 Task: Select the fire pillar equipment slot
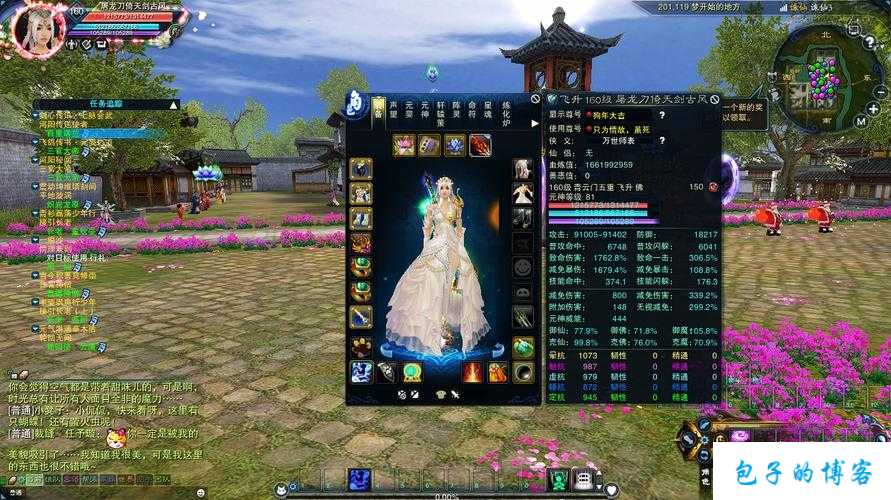click(x=471, y=373)
